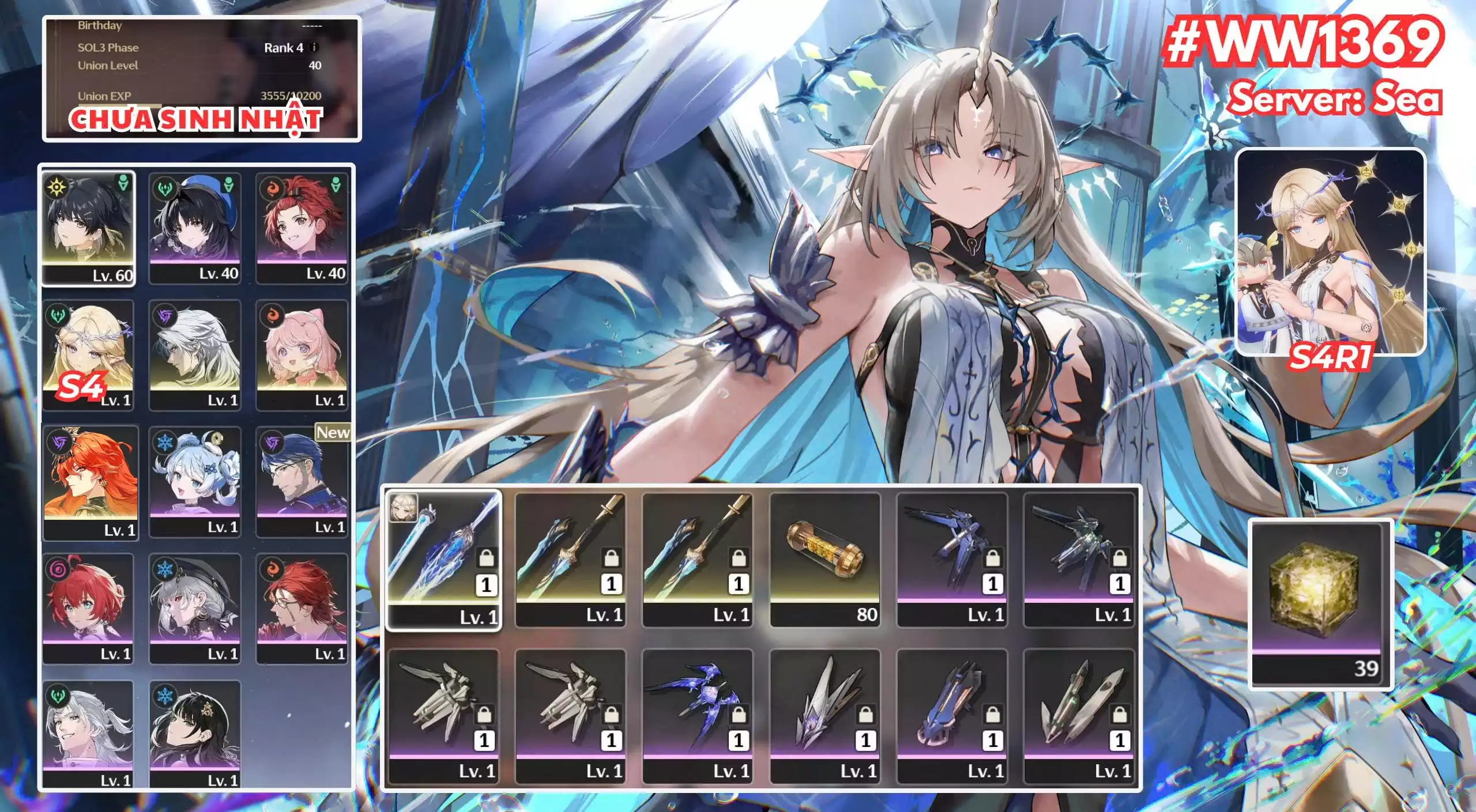Choose the grey-haired girl wearing a black hat
The width and height of the screenshot is (1476, 812).
[x=195, y=608]
